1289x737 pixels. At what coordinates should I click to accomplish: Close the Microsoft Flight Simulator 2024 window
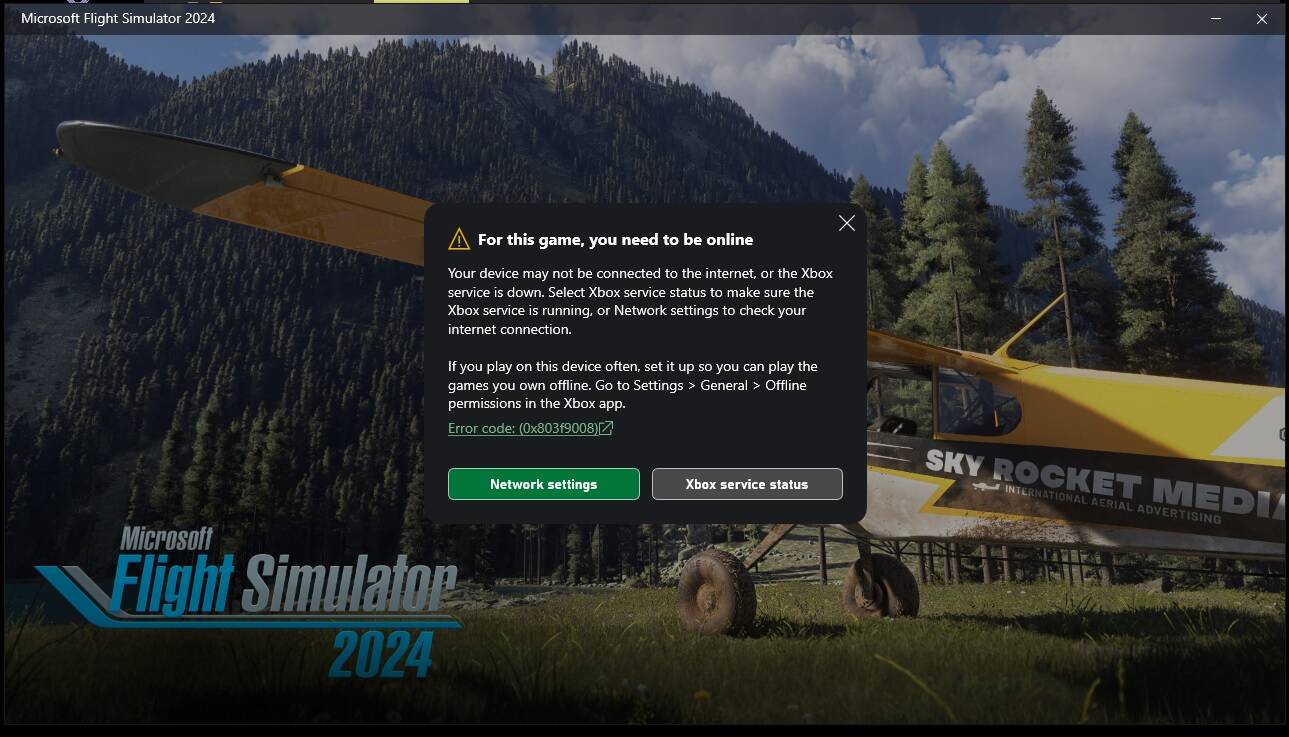click(x=1261, y=18)
